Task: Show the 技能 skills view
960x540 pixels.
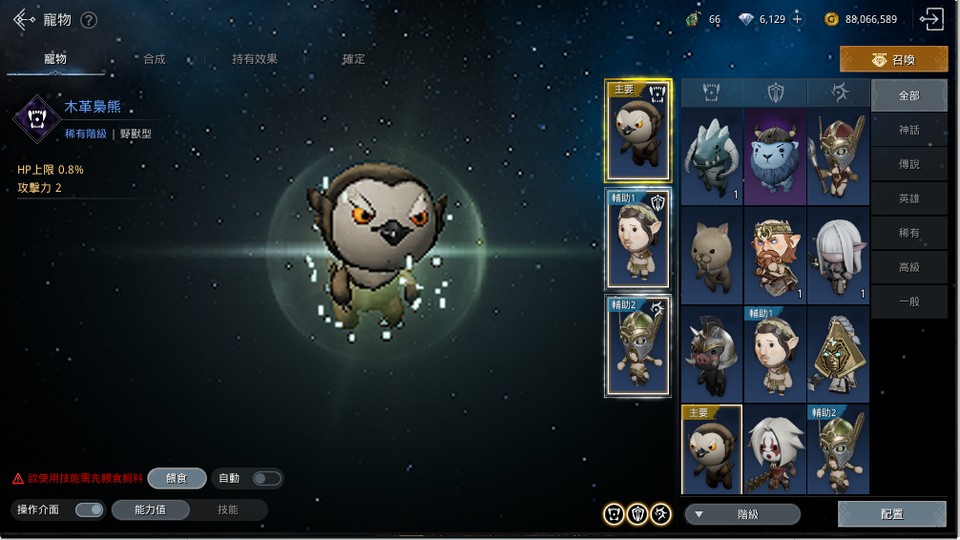Action: (228, 510)
